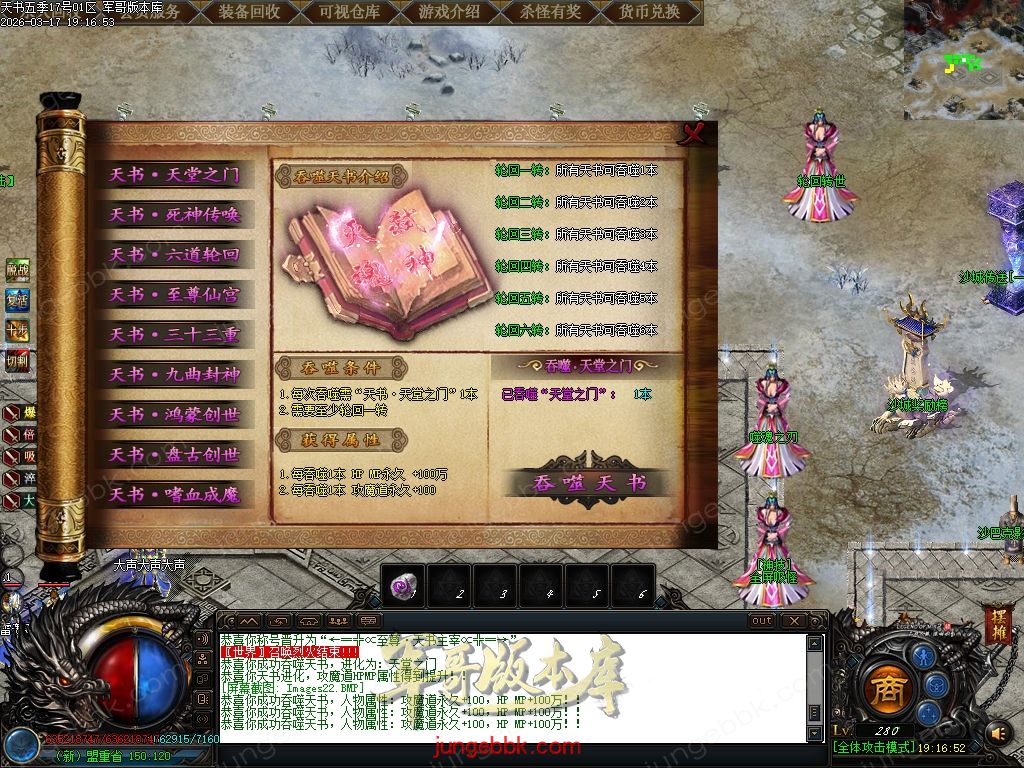The height and width of the screenshot is (768, 1024).
Task: Close the 天书 scroll panel
Action: [697, 134]
